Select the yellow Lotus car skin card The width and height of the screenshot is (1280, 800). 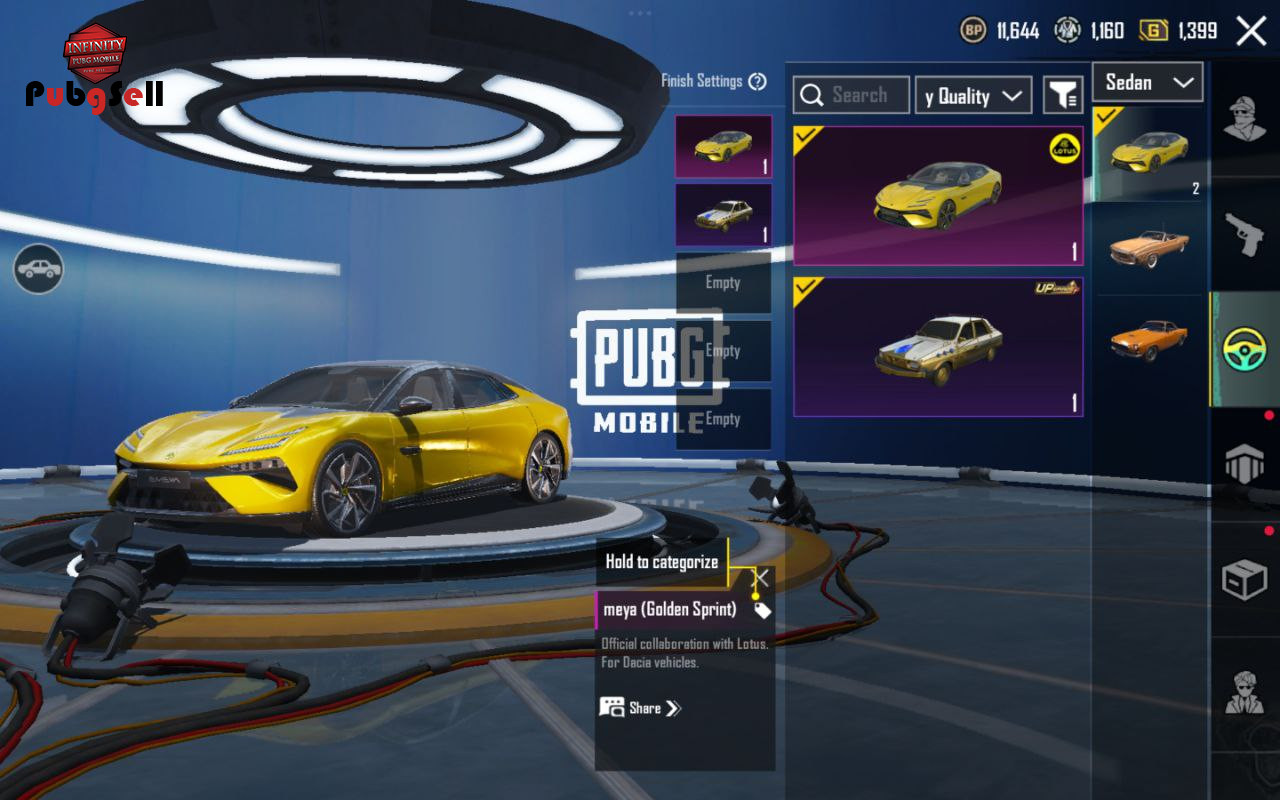point(938,196)
